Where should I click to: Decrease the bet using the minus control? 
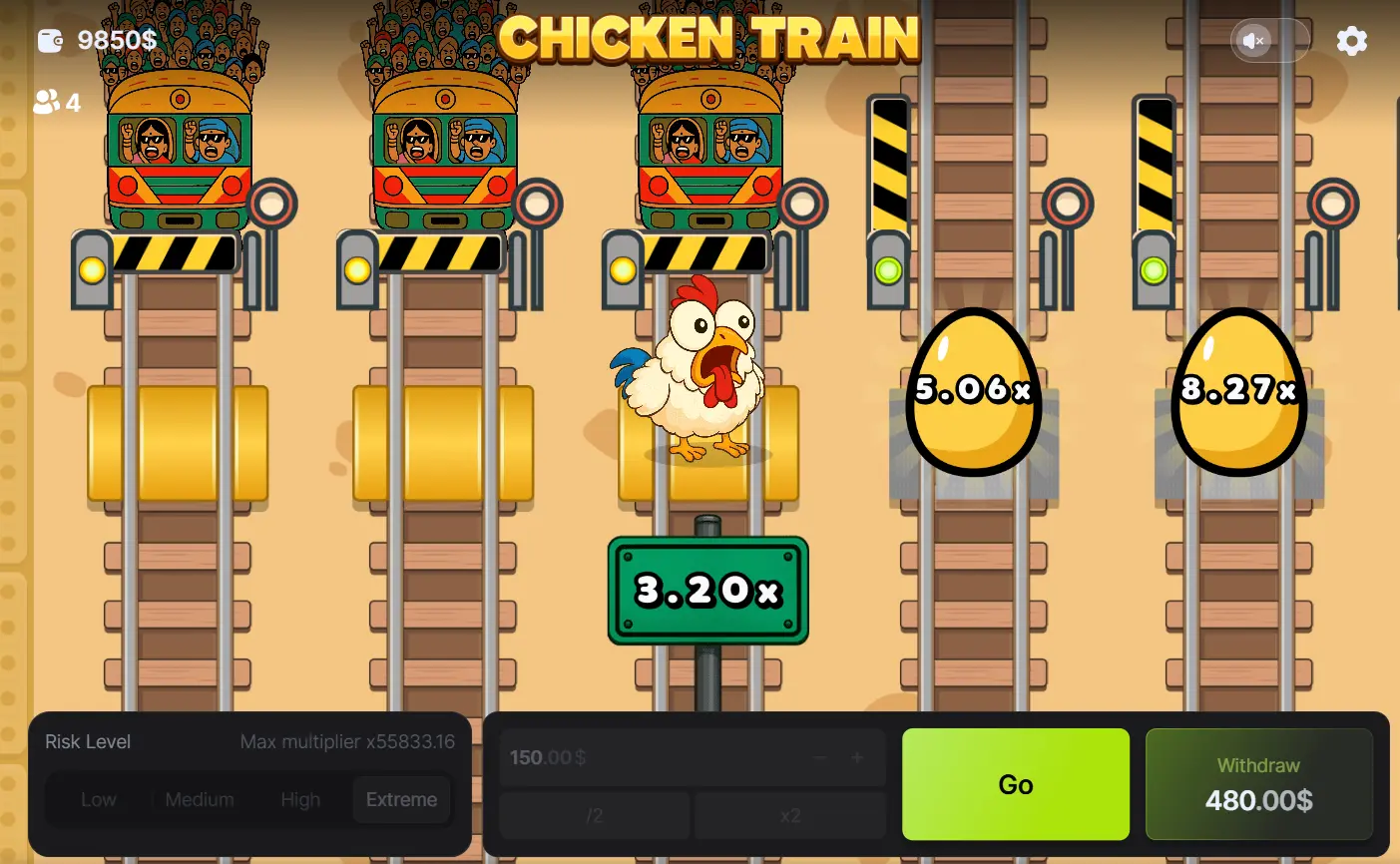coord(819,757)
